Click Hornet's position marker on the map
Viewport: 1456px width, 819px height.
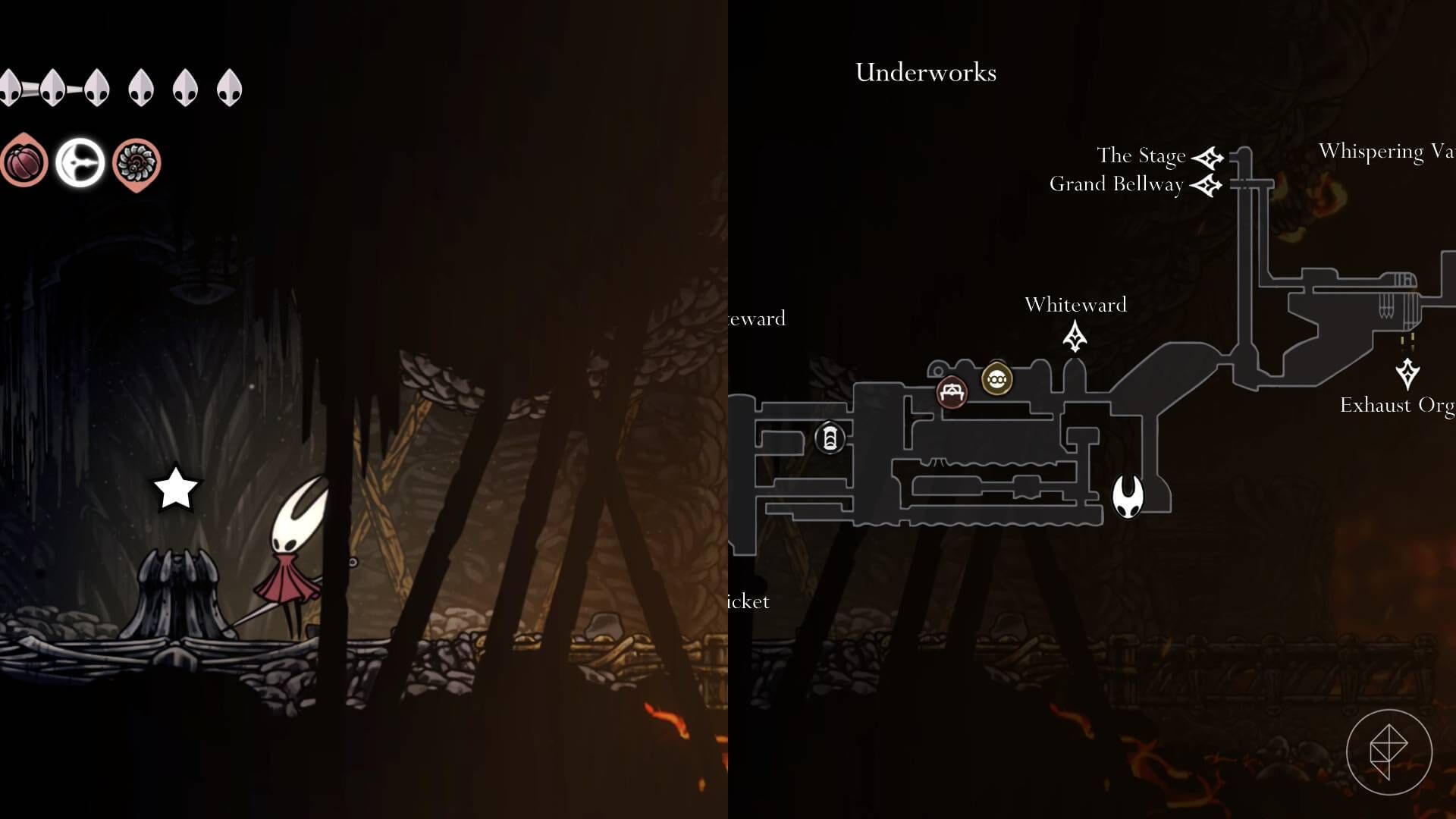(x=1128, y=497)
